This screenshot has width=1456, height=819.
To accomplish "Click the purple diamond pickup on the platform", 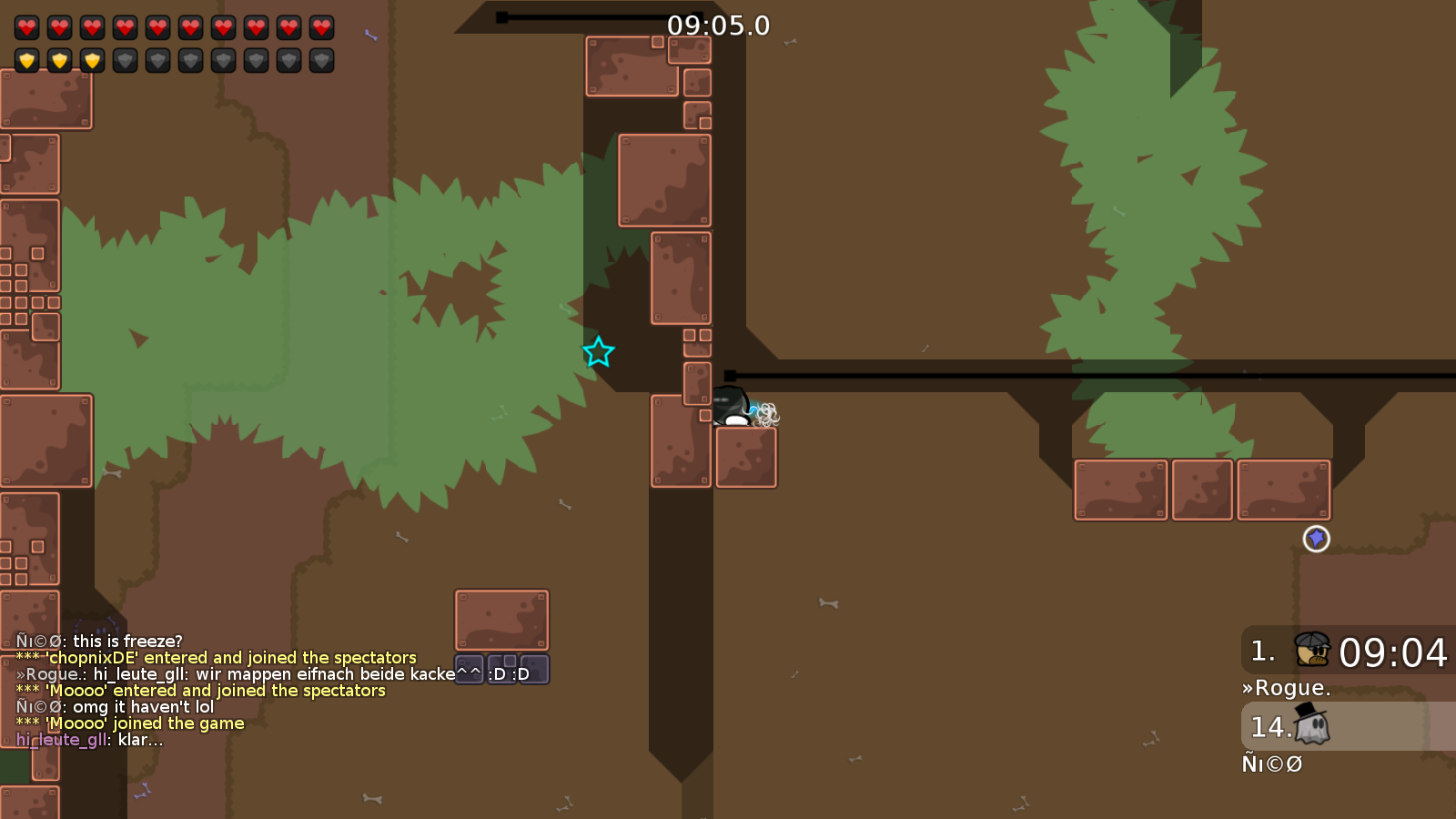I will [1317, 539].
